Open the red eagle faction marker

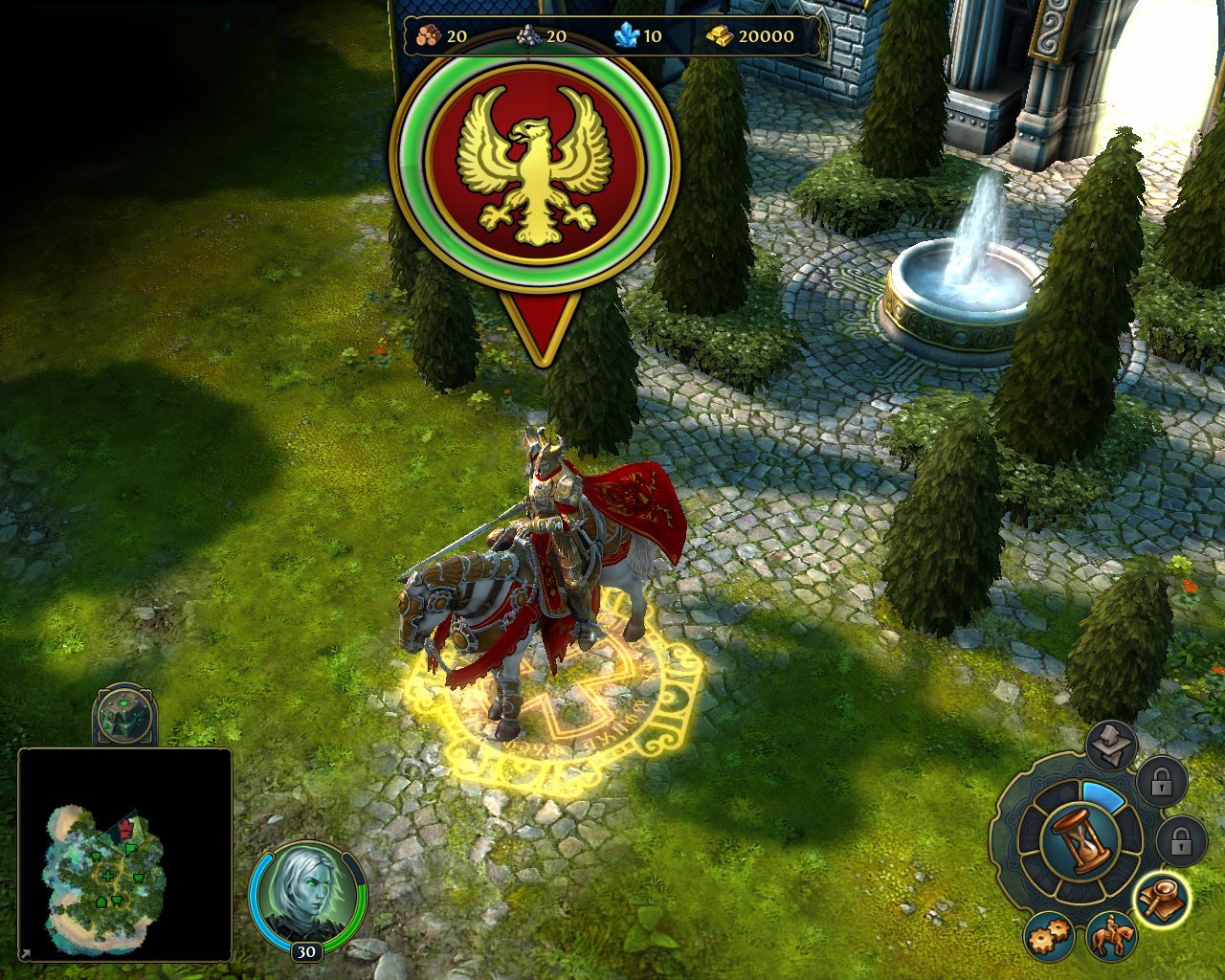(x=536, y=172)
